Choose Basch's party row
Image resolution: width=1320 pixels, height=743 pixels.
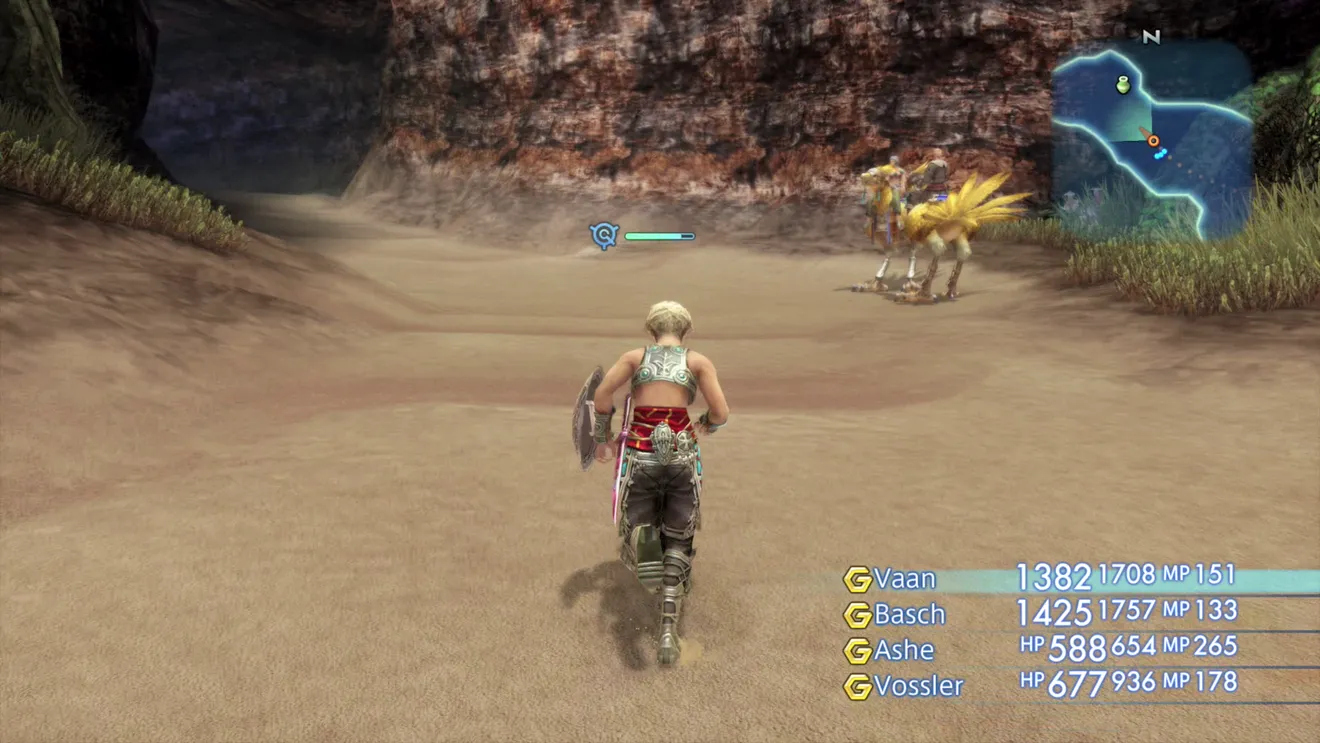(x=909, y=614)
